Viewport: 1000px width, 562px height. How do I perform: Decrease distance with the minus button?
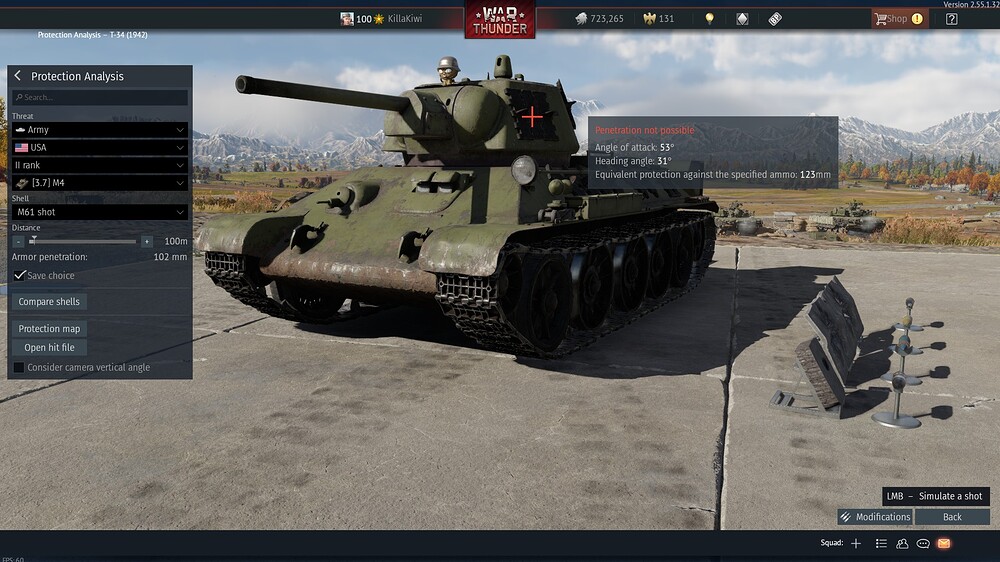pos(19,241)
